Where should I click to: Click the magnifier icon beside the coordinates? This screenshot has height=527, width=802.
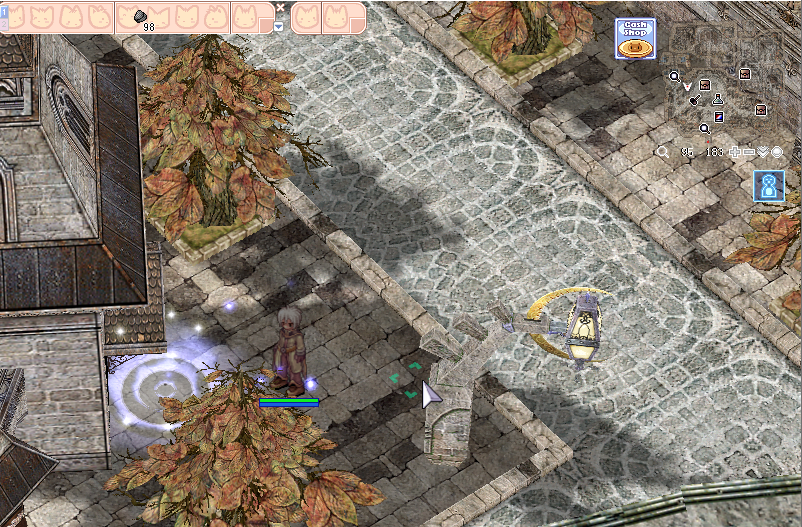[662, 152]
